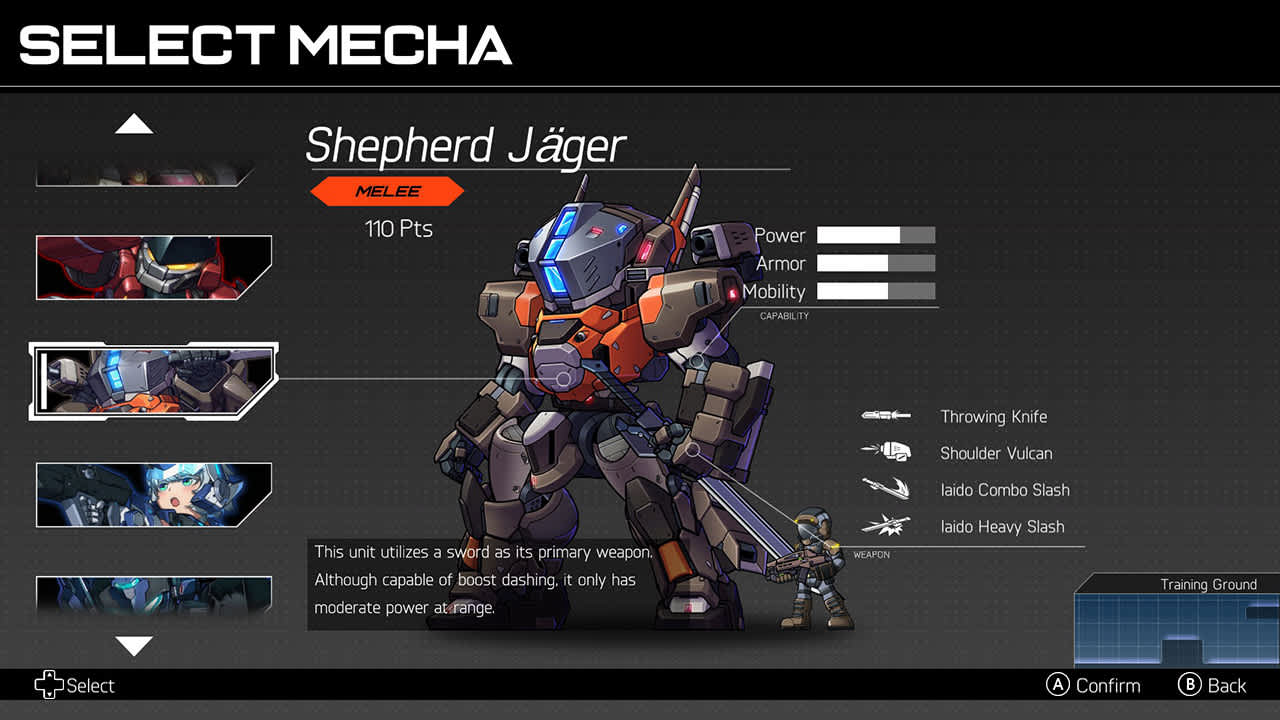Click the Iaido Combo Slash weapon icon
This screenshot has width=1280, height=720.
(884, 490)
